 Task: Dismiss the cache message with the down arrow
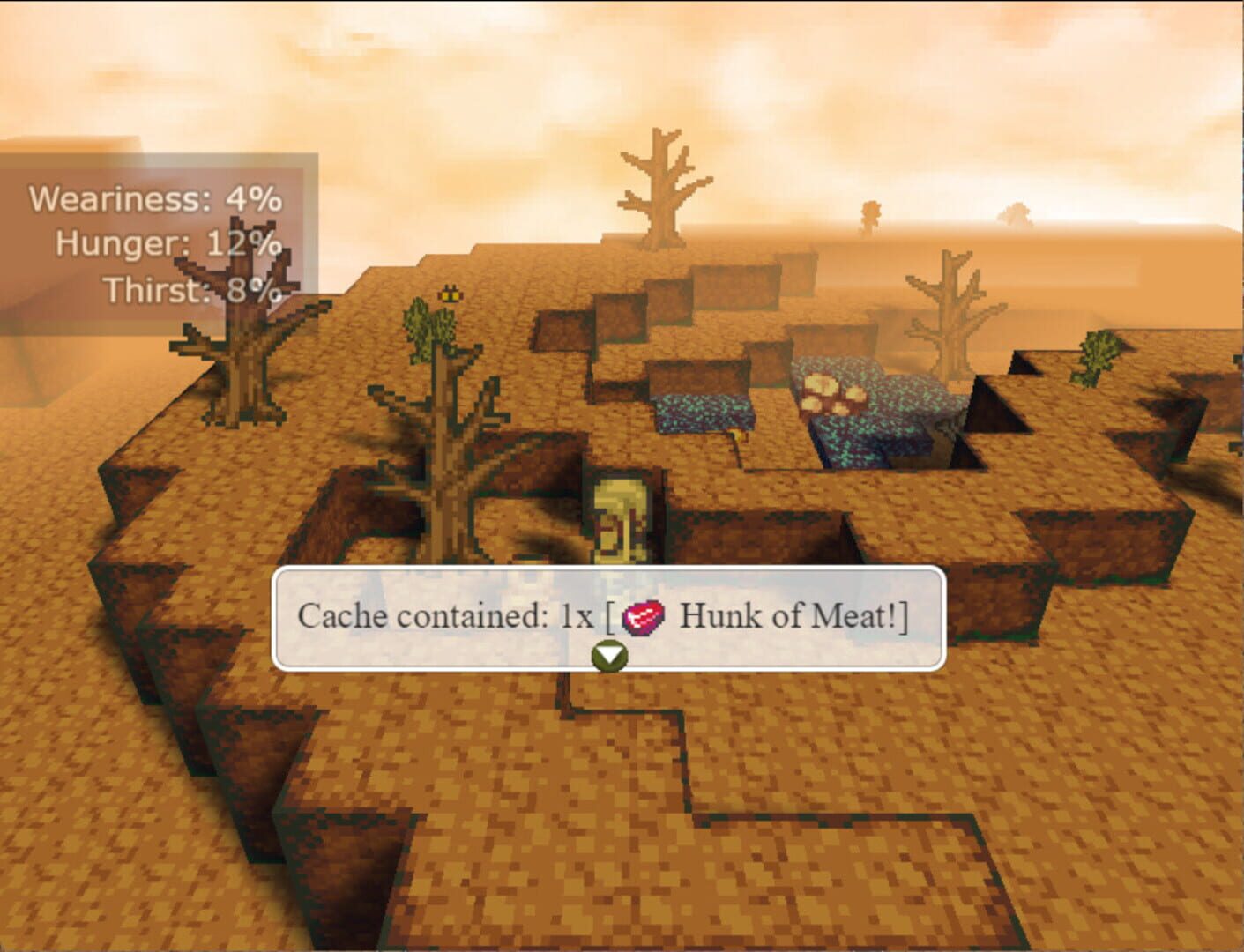tap(611, 656)
